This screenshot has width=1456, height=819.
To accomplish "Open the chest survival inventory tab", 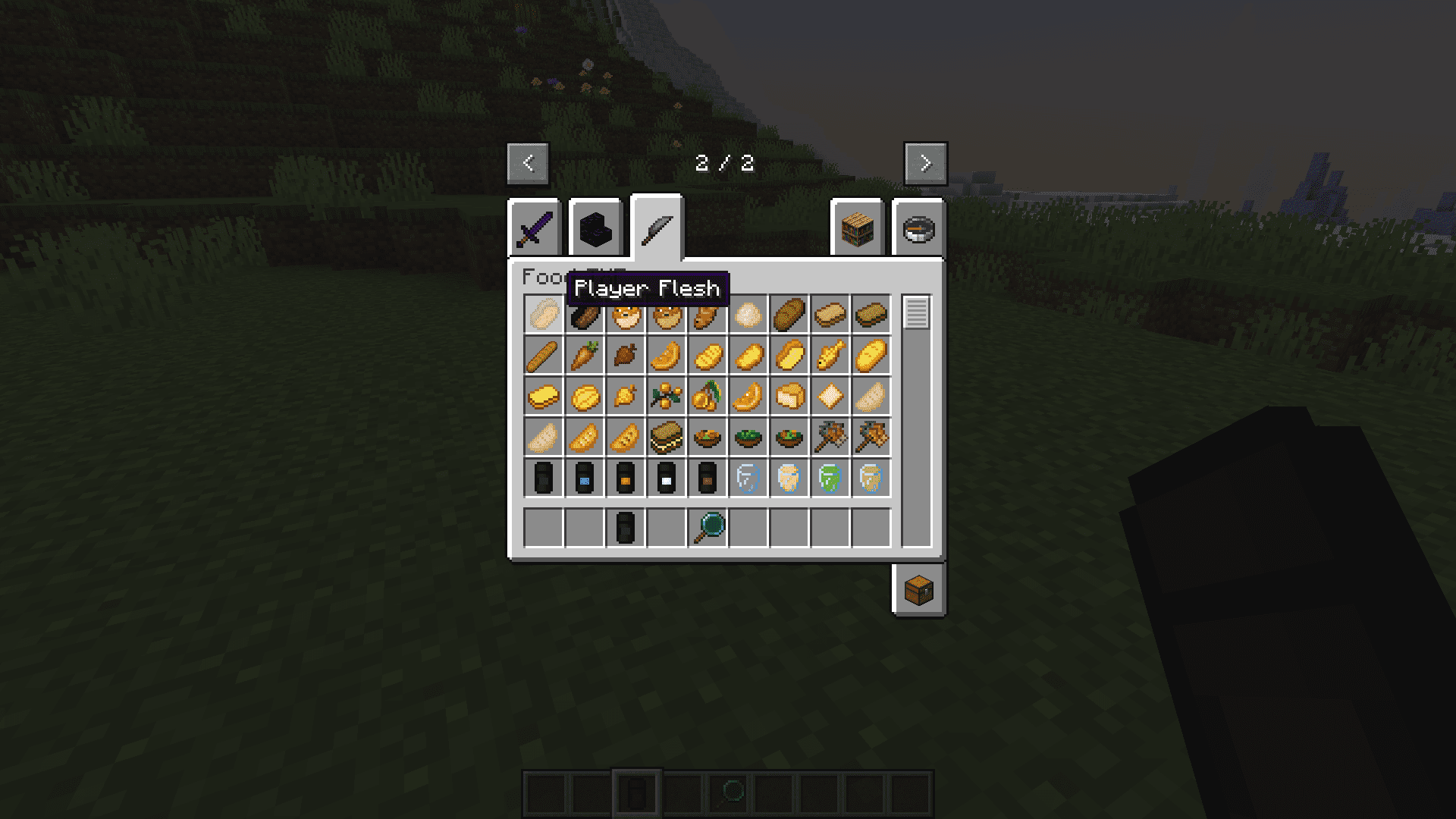I will [918, 590].
